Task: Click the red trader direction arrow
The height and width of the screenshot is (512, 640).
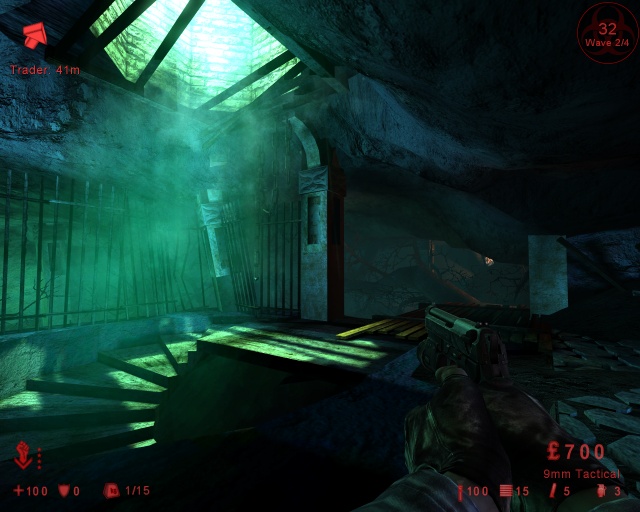Action: tap(32, 37)
